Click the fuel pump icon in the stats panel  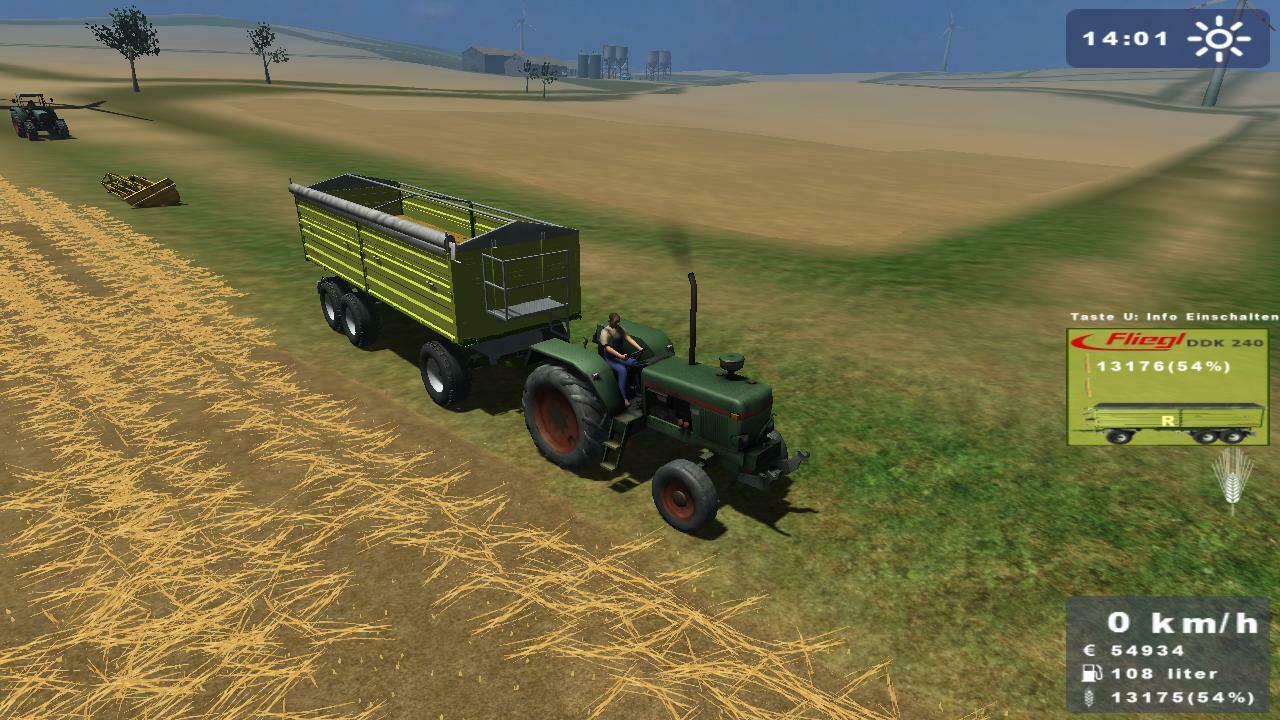click(x=1090, y=673)
